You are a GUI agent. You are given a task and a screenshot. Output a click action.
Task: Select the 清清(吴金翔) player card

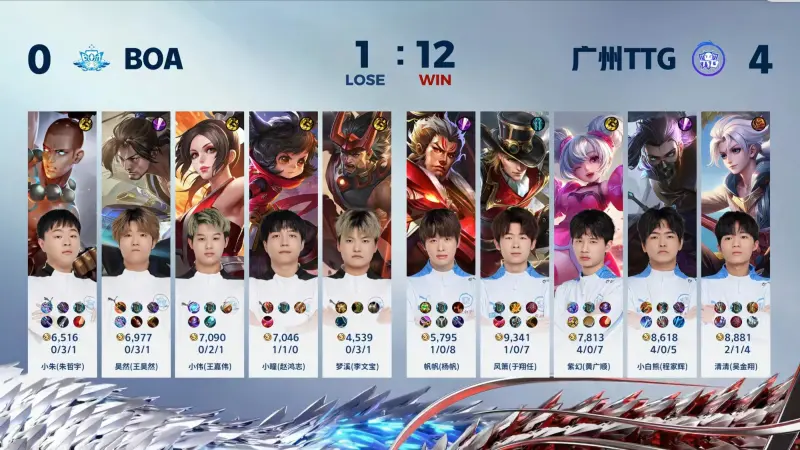pos(735,240)
